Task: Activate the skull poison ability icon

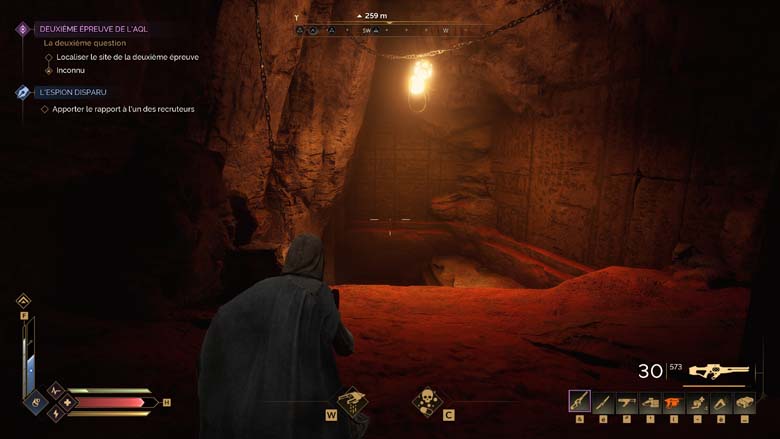Action: click(428, 401)
